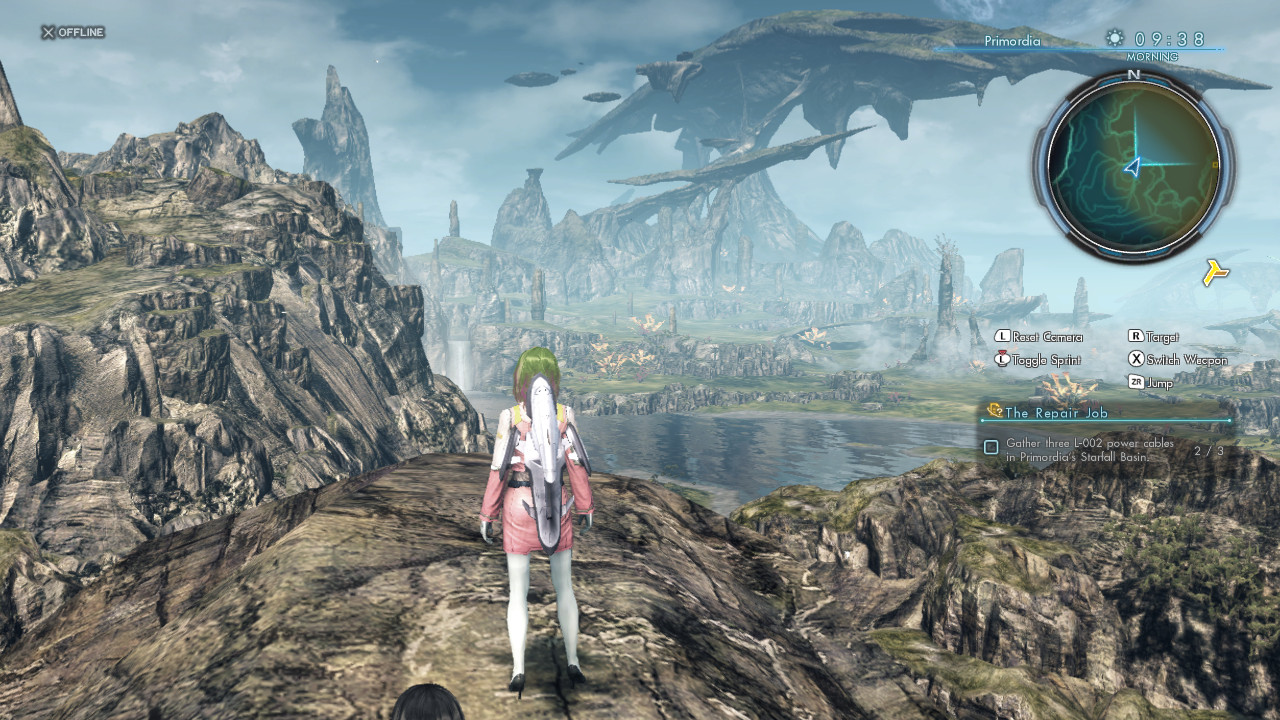Click the yellow navigation marker icon
1280x720 pixels.
click(1215, 272)
